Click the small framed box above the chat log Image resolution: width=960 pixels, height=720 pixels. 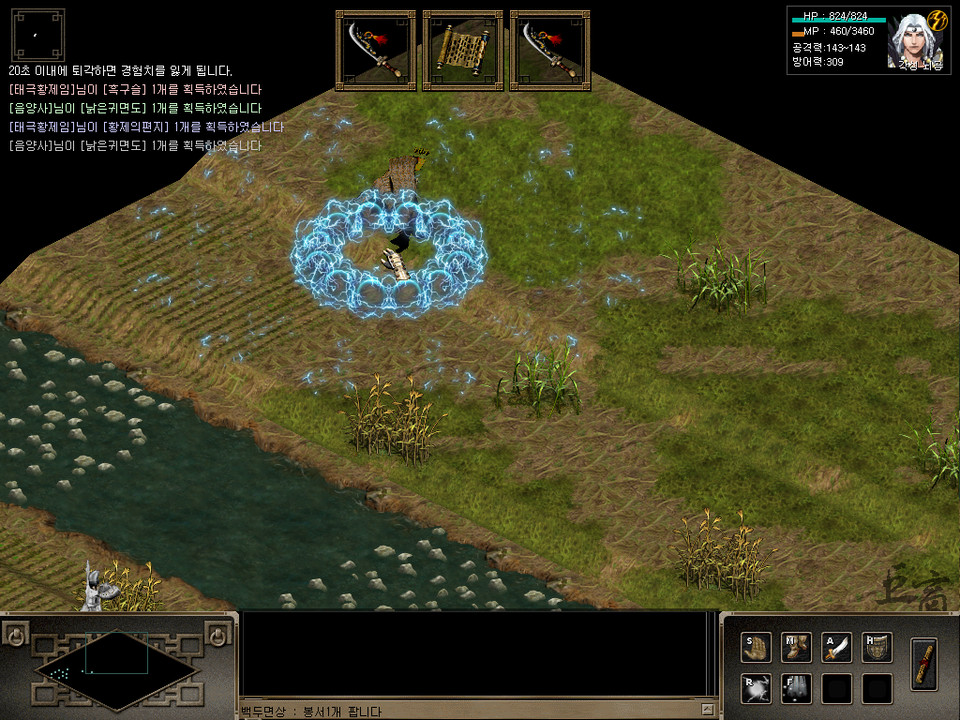pos(38,35)
